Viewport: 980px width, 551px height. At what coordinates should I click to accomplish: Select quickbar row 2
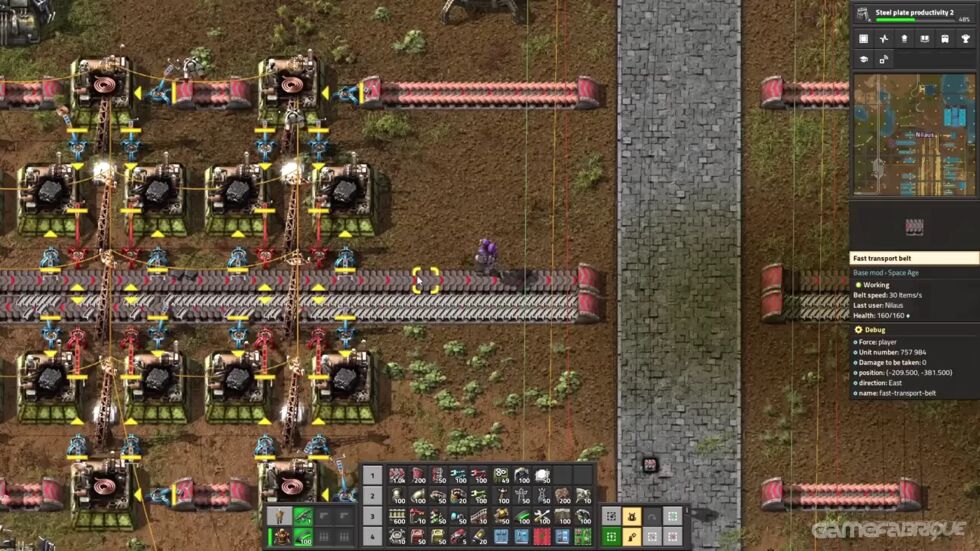(372, 495)
